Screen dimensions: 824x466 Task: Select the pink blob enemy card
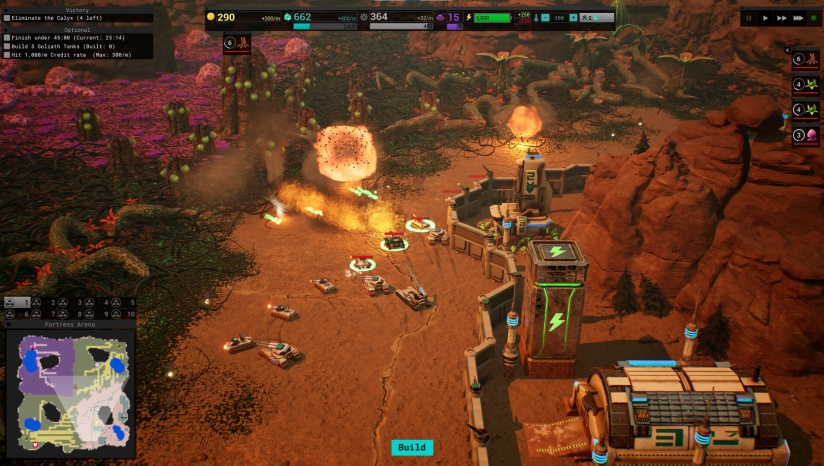[x=806, y=136]
